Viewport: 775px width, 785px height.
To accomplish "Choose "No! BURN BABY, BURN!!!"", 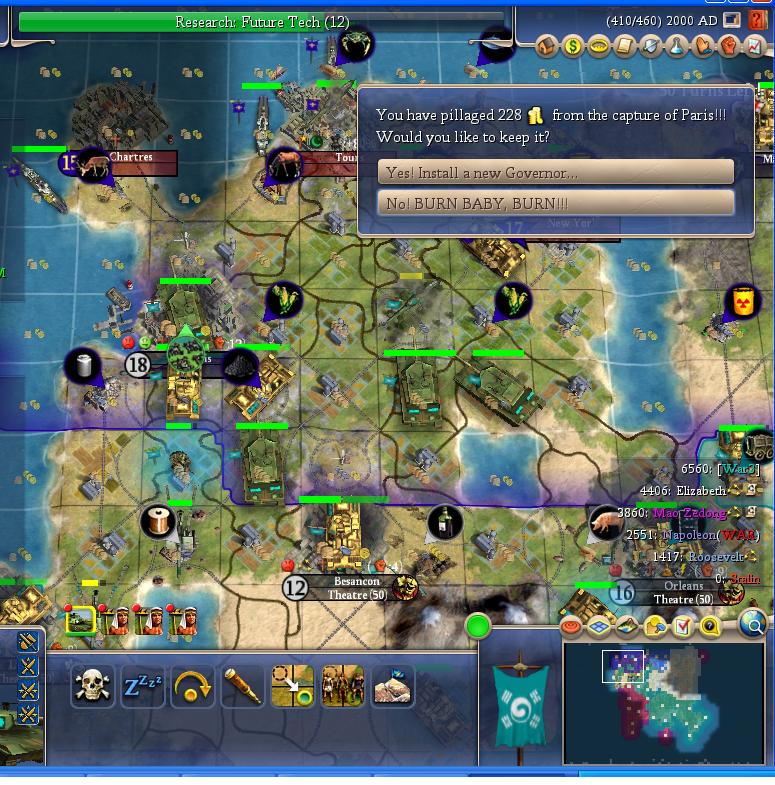I will (x=555, y=202).
